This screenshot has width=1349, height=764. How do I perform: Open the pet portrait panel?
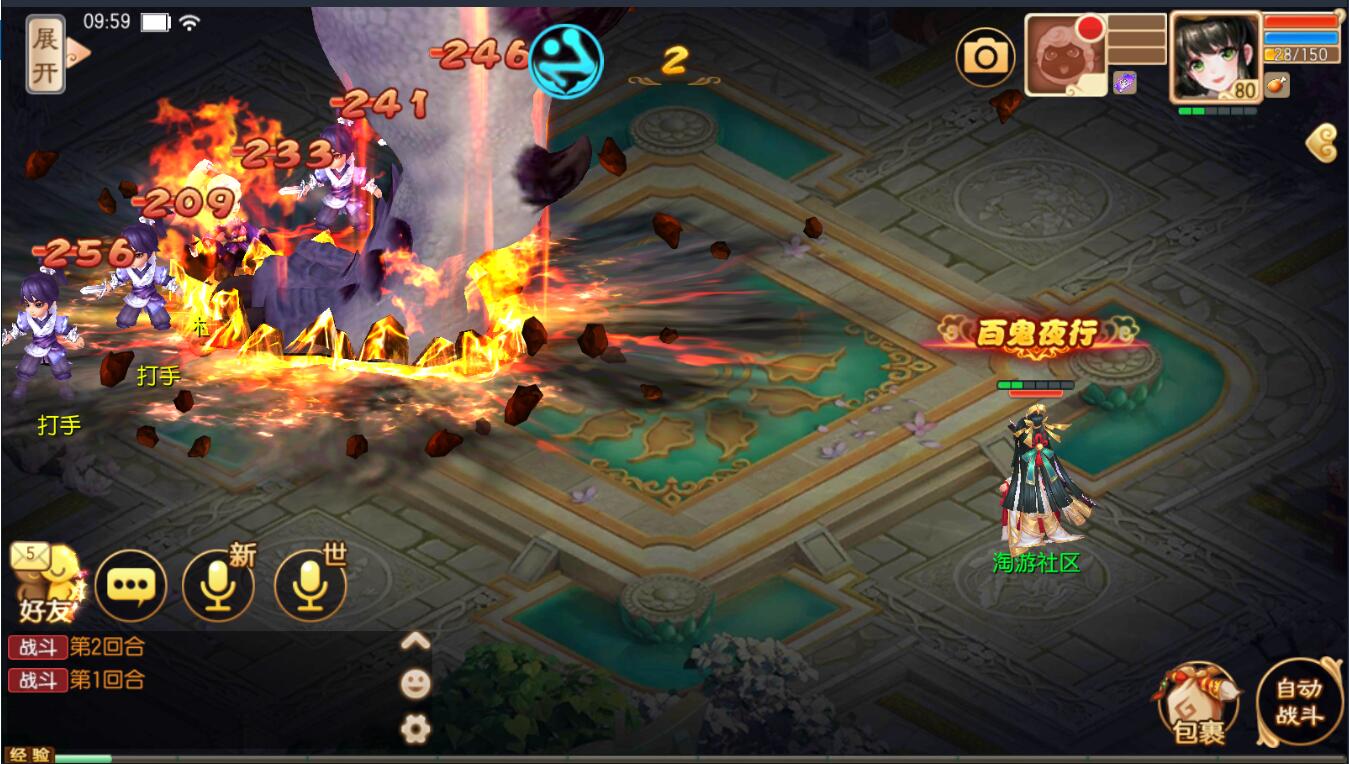[1065, 57]
